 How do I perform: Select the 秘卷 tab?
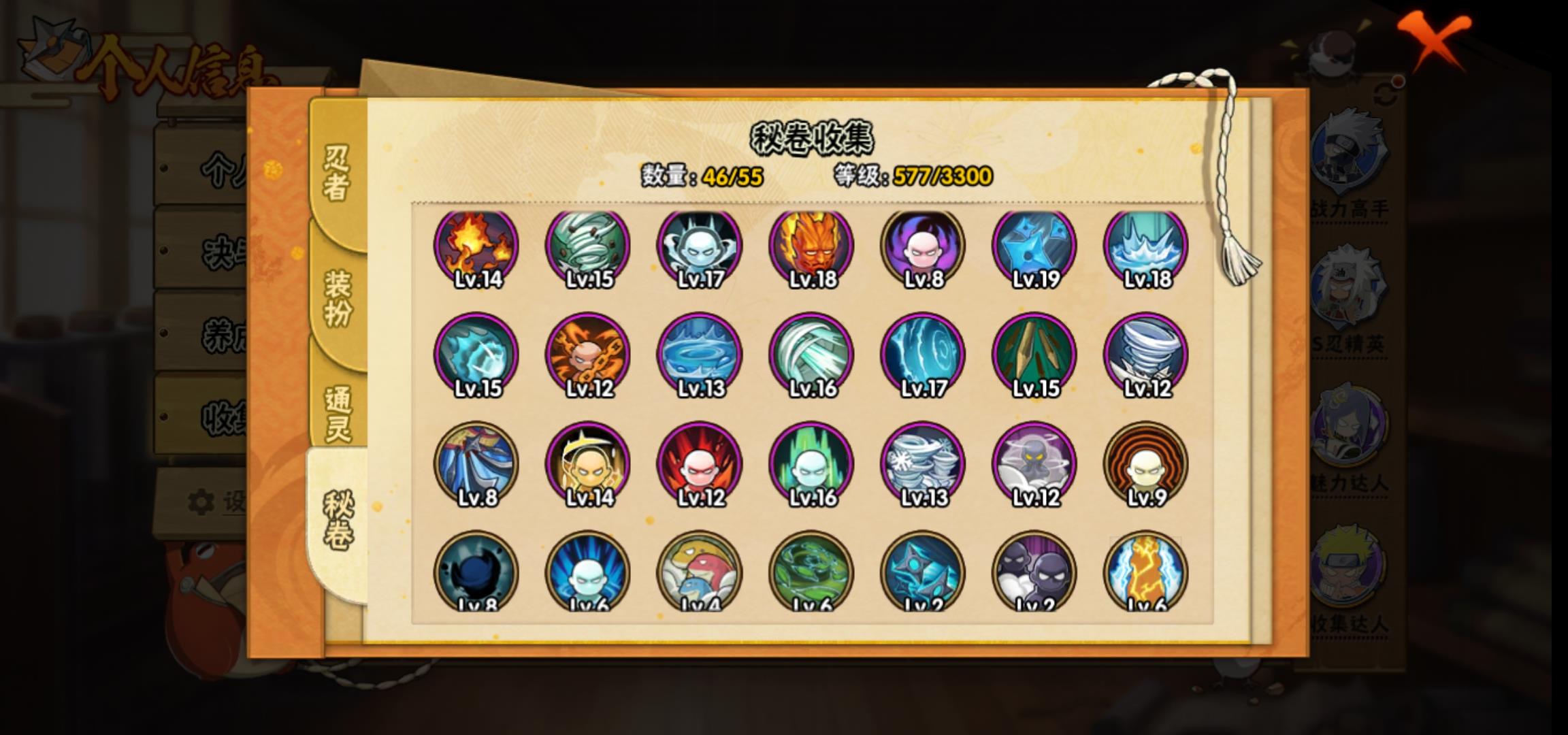(338, 521)
